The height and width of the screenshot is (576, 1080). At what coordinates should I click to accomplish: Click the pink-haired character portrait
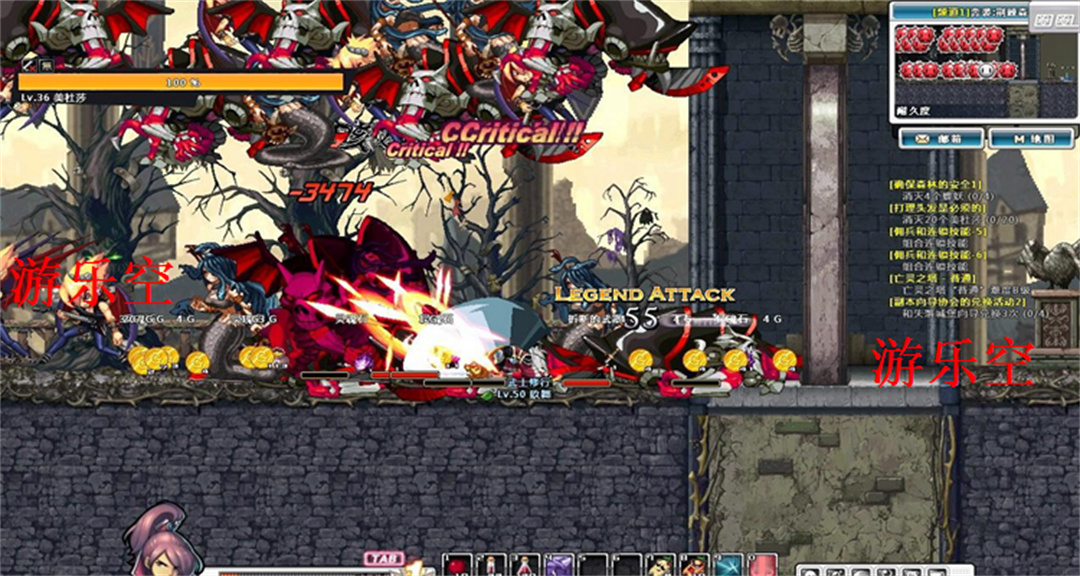pyautogui.click(x=160, y=545)
